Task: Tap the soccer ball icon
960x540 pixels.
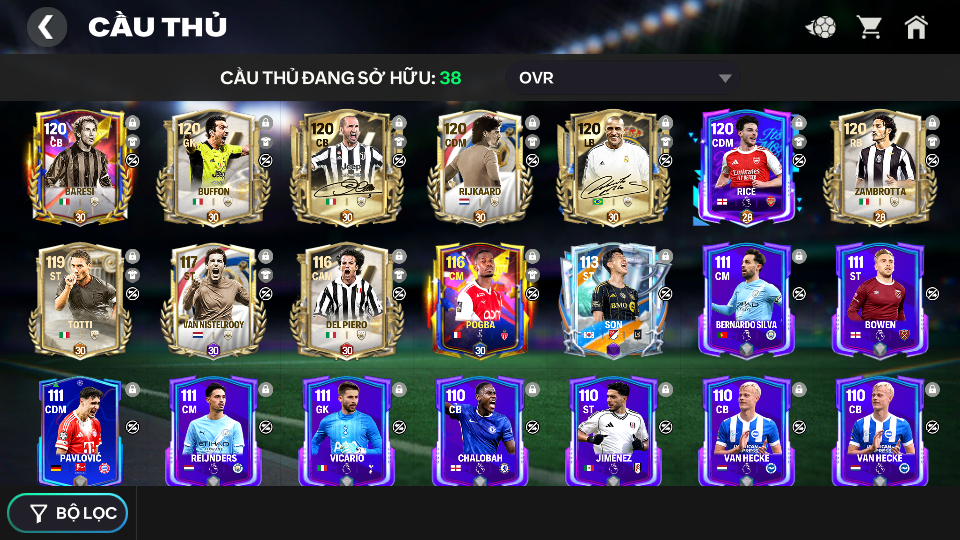Action: coord(821,27)
